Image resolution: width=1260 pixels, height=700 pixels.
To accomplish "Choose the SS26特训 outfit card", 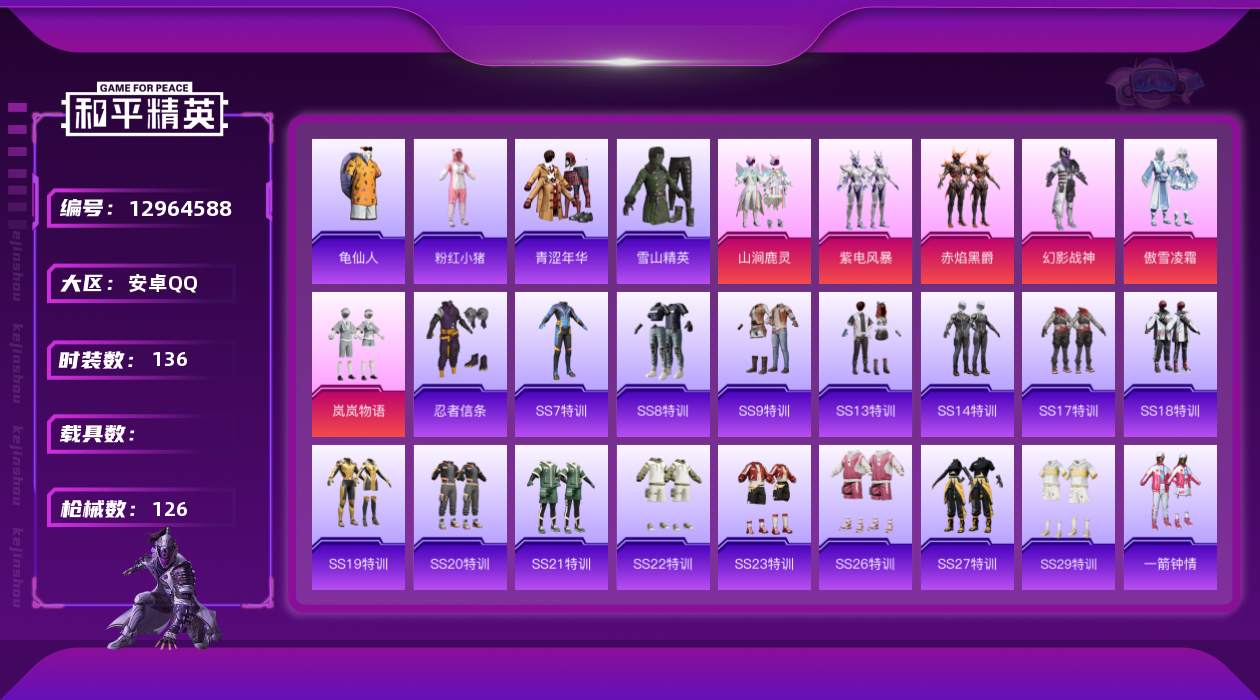I will (x=865, y=517).
